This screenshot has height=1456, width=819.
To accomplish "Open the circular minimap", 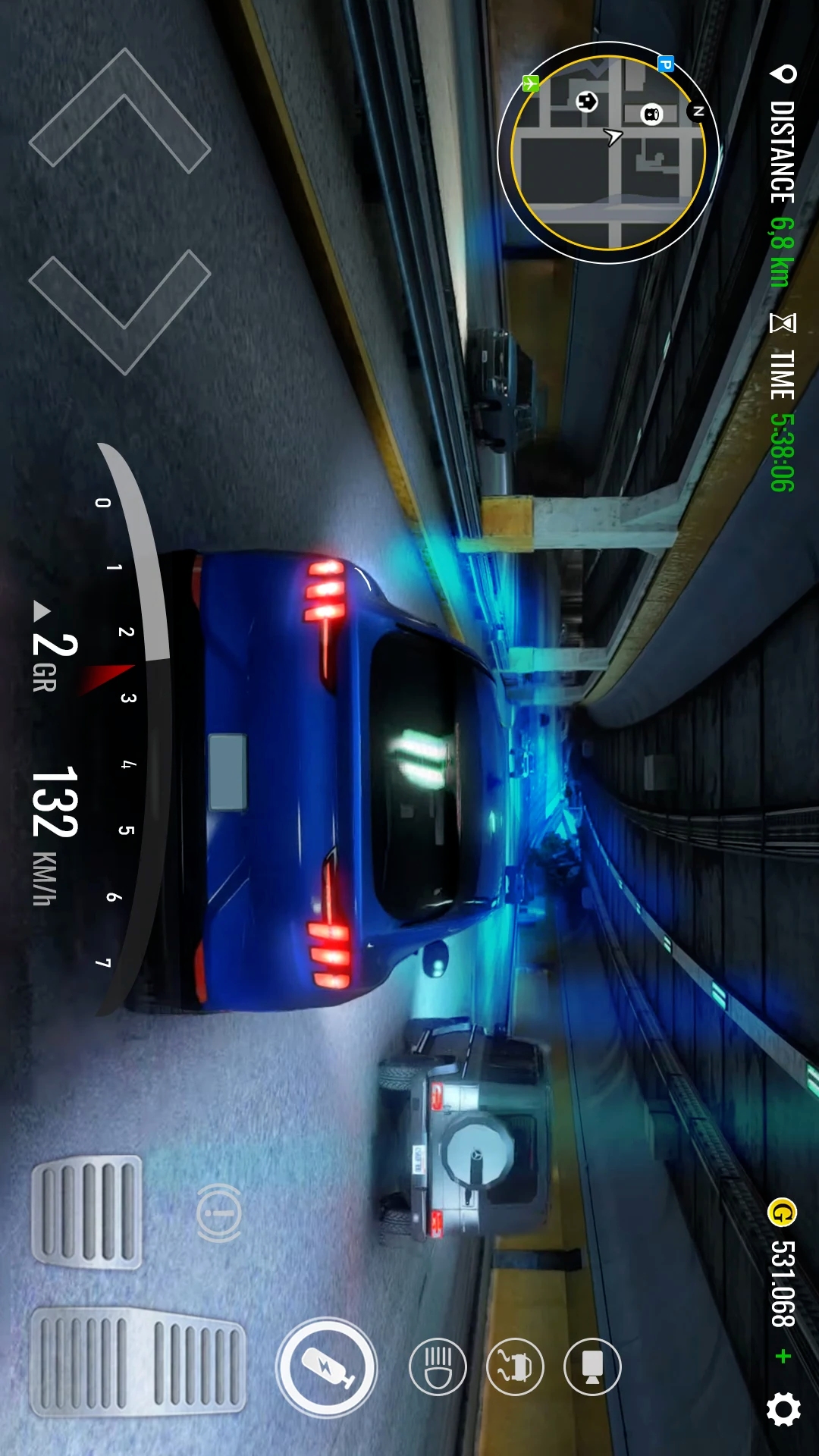I will (608, 153).
